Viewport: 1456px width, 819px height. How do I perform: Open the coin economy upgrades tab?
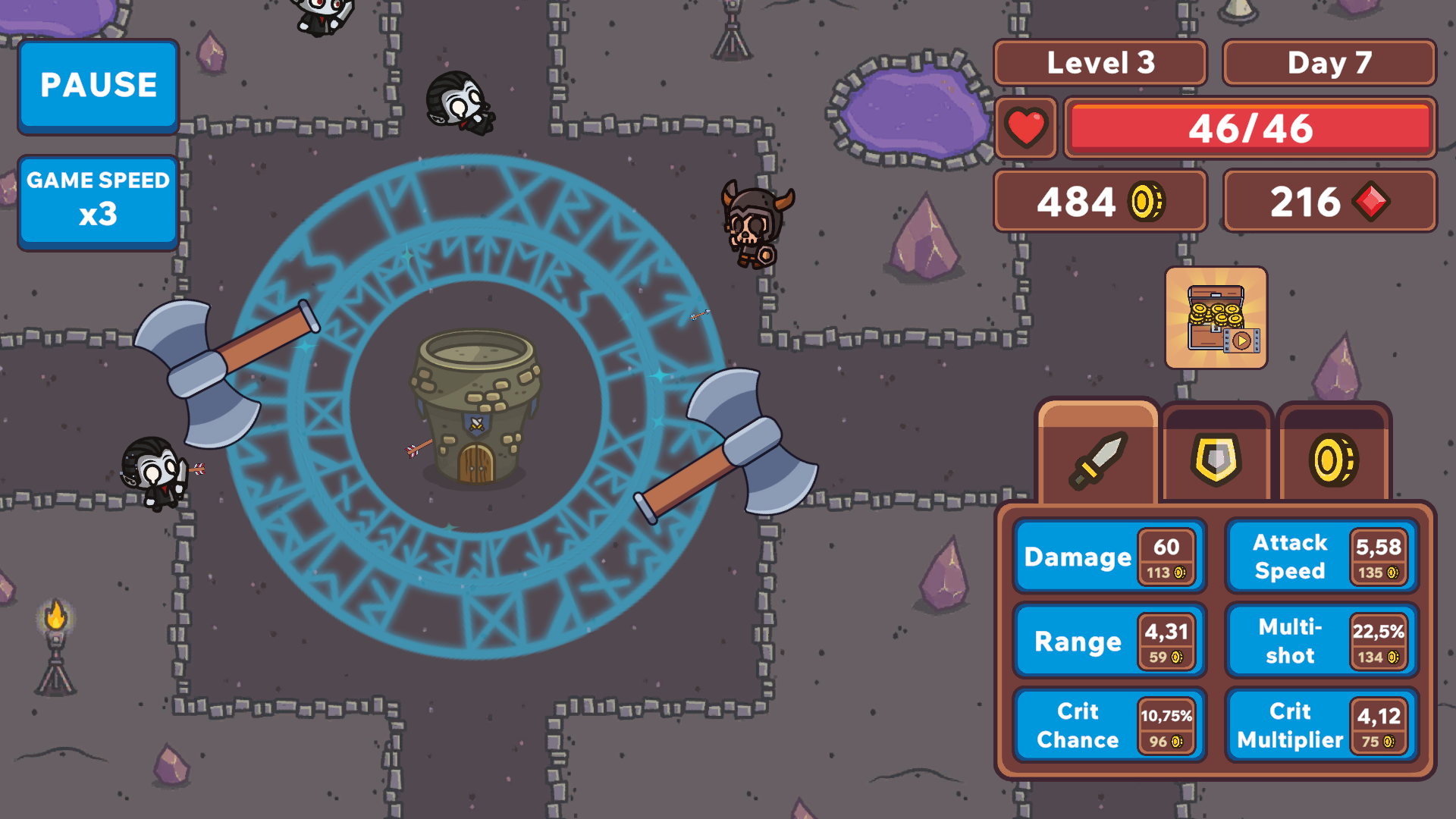pyautogui.click(x=1335, y=459)
